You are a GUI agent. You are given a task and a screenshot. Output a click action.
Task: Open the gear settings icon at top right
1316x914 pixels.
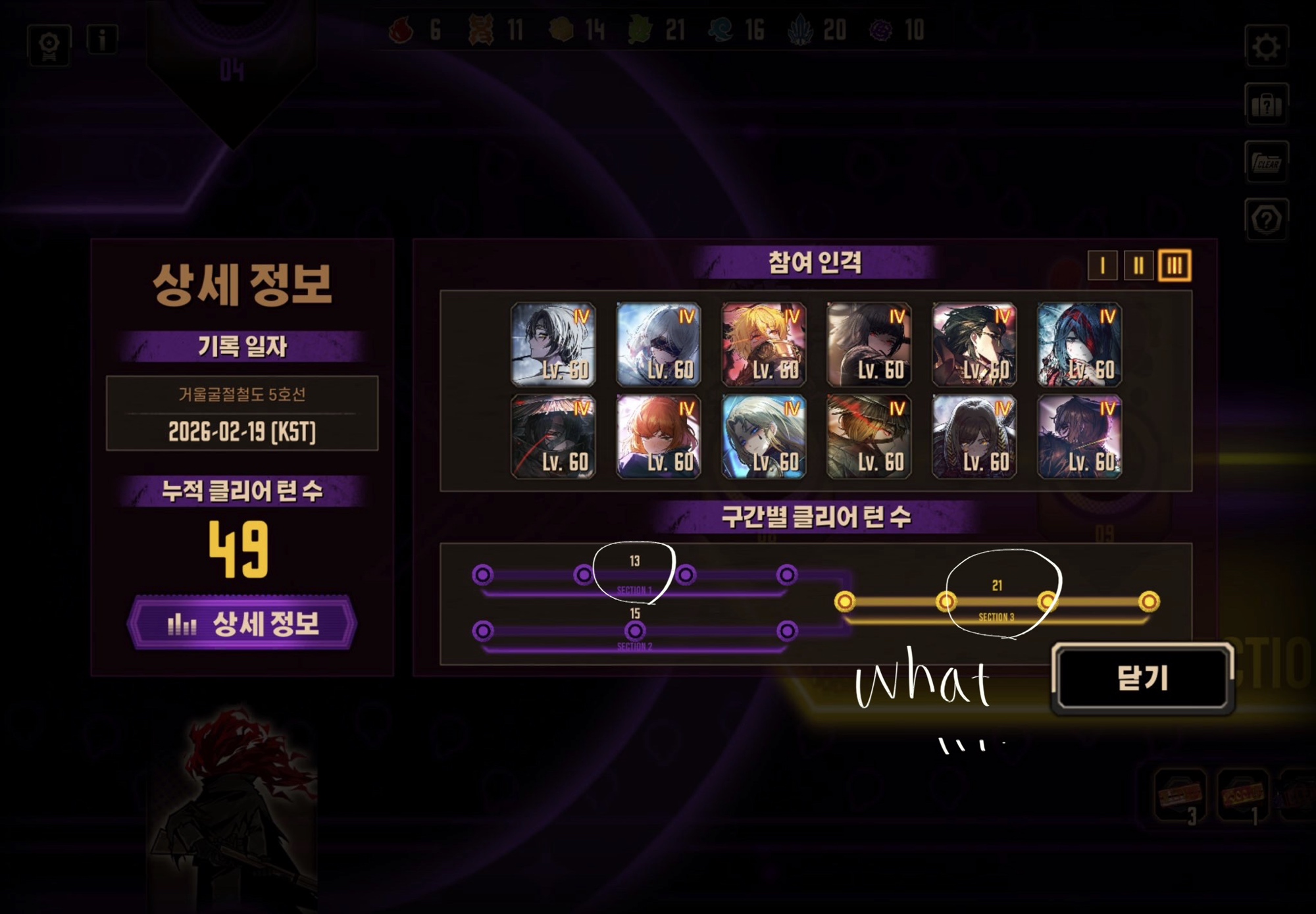tap(1266, 47)
